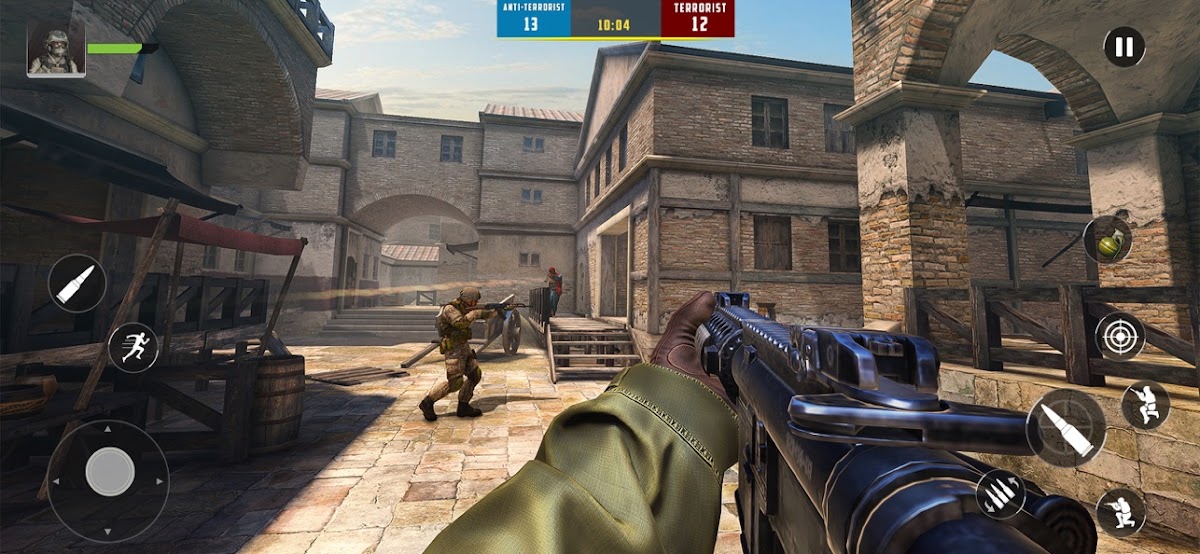Click the virtual movement joystick

click(x=109, y=471)
